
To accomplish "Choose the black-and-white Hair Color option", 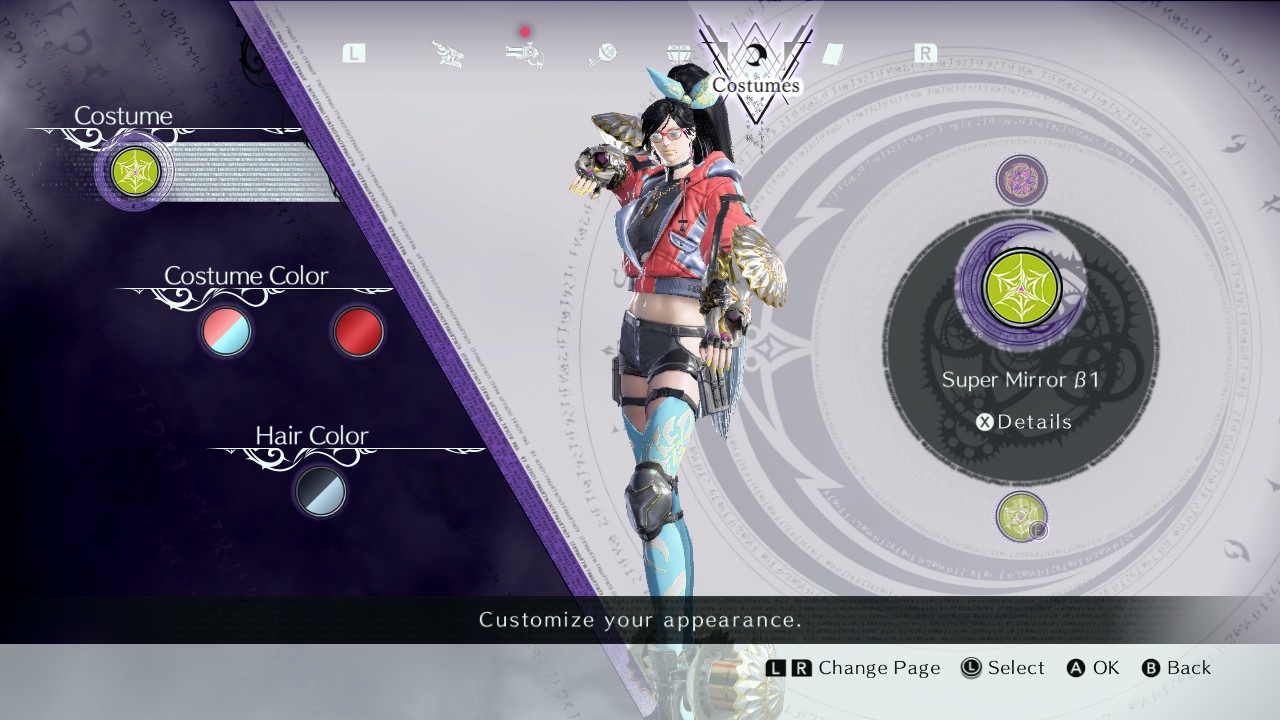I will (318, 492).
